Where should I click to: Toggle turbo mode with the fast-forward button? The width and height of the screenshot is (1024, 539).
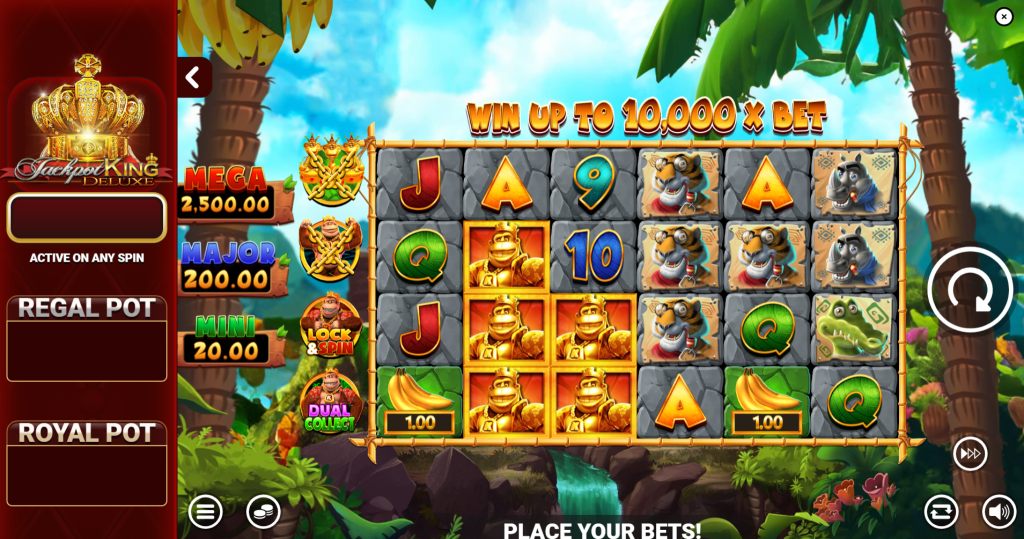(969, 453)
